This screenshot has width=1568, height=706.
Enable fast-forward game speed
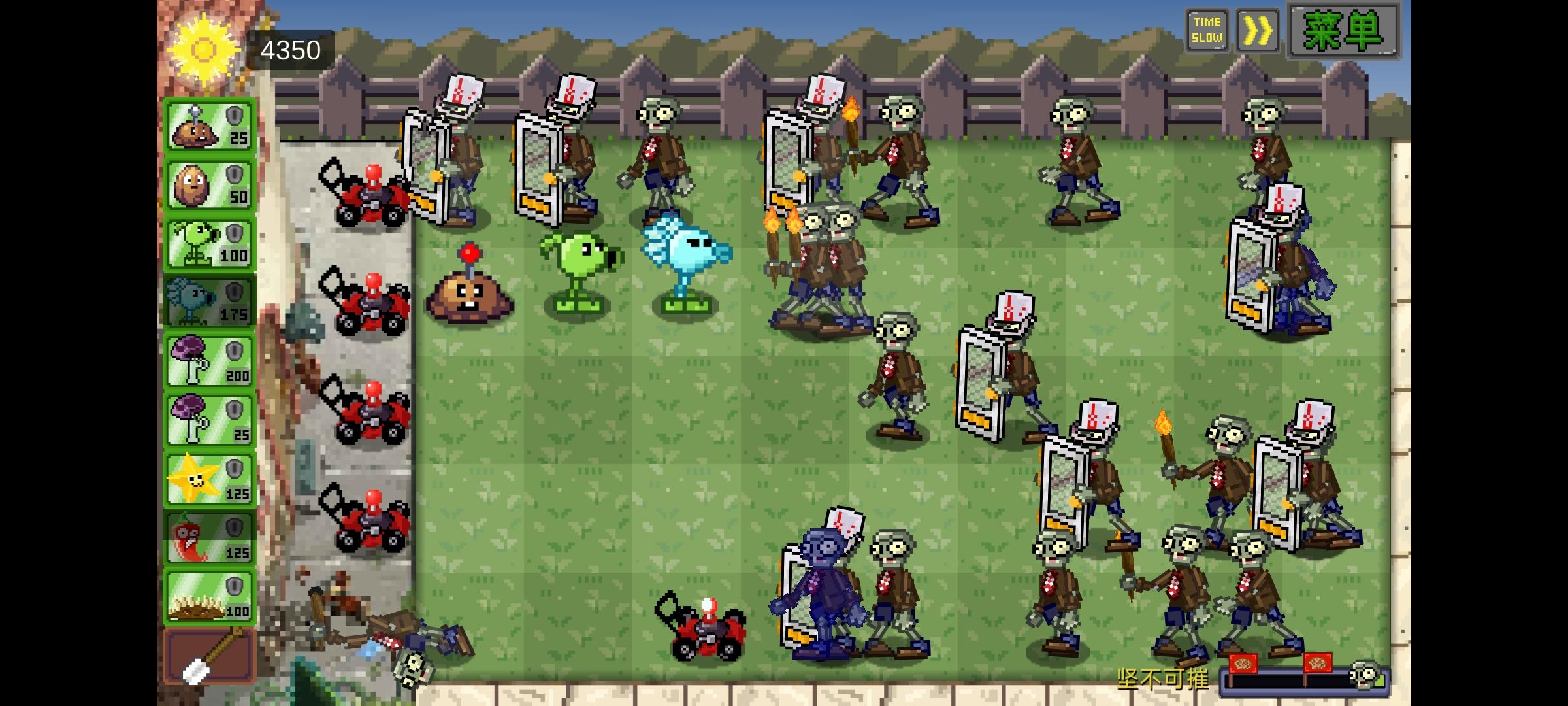(x=1258, y=29)
